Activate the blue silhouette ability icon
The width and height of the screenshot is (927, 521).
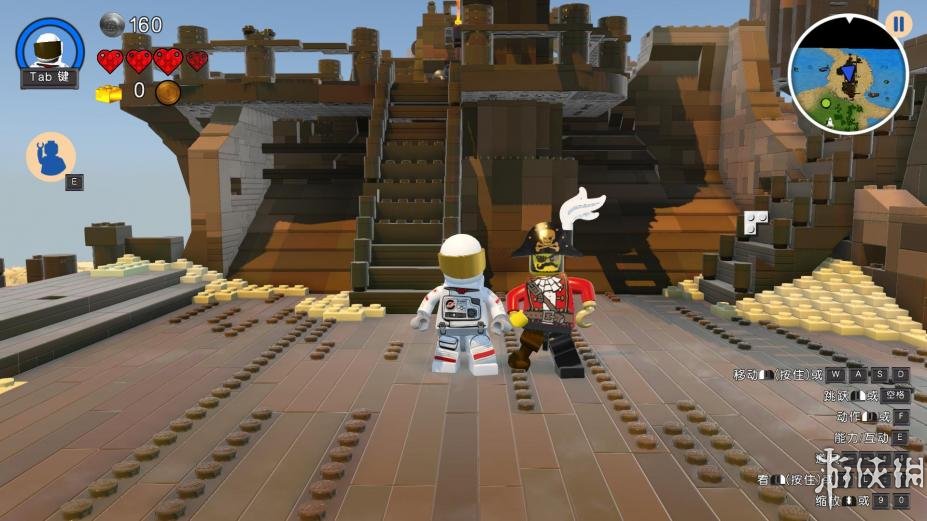(x=50, y=157)
